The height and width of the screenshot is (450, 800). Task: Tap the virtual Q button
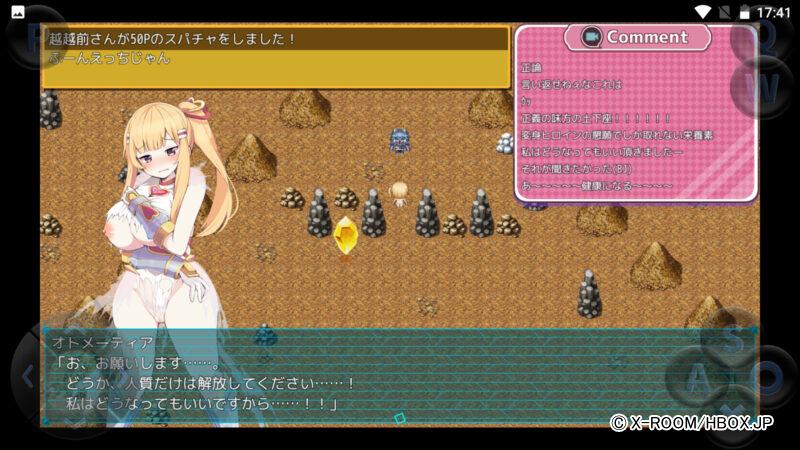pyautogui.click(x=762, y=34)
